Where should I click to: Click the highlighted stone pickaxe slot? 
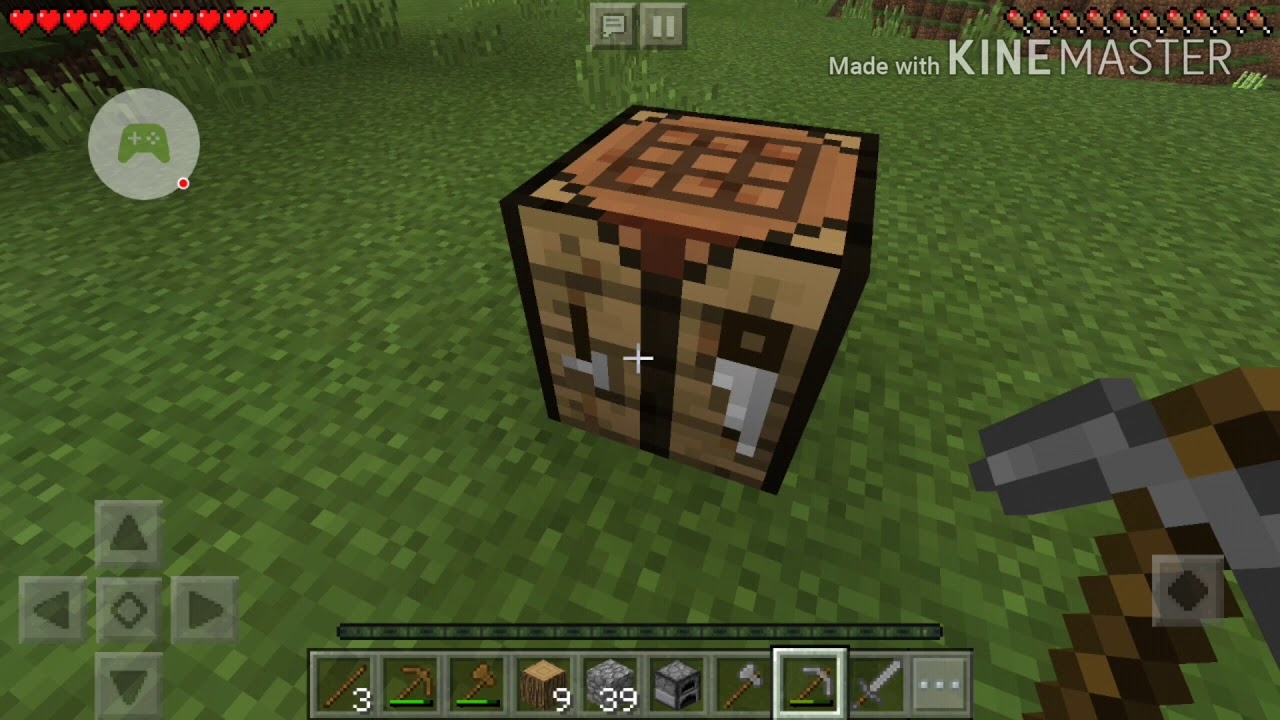tap(810, 683)
